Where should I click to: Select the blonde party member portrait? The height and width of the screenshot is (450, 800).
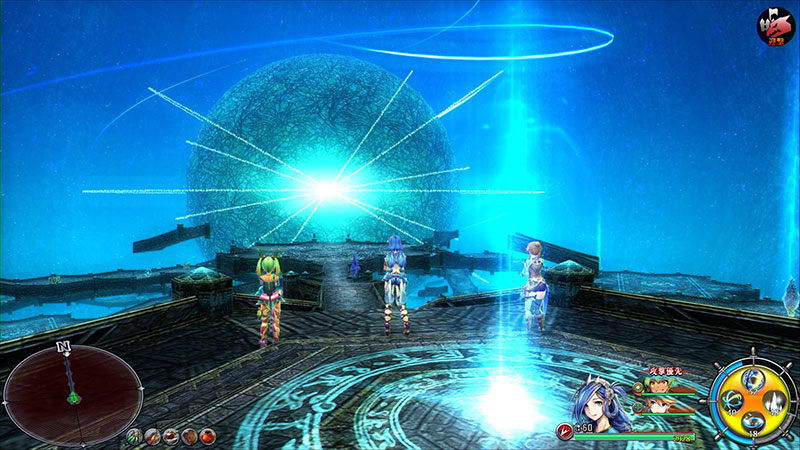pos(657,404)
